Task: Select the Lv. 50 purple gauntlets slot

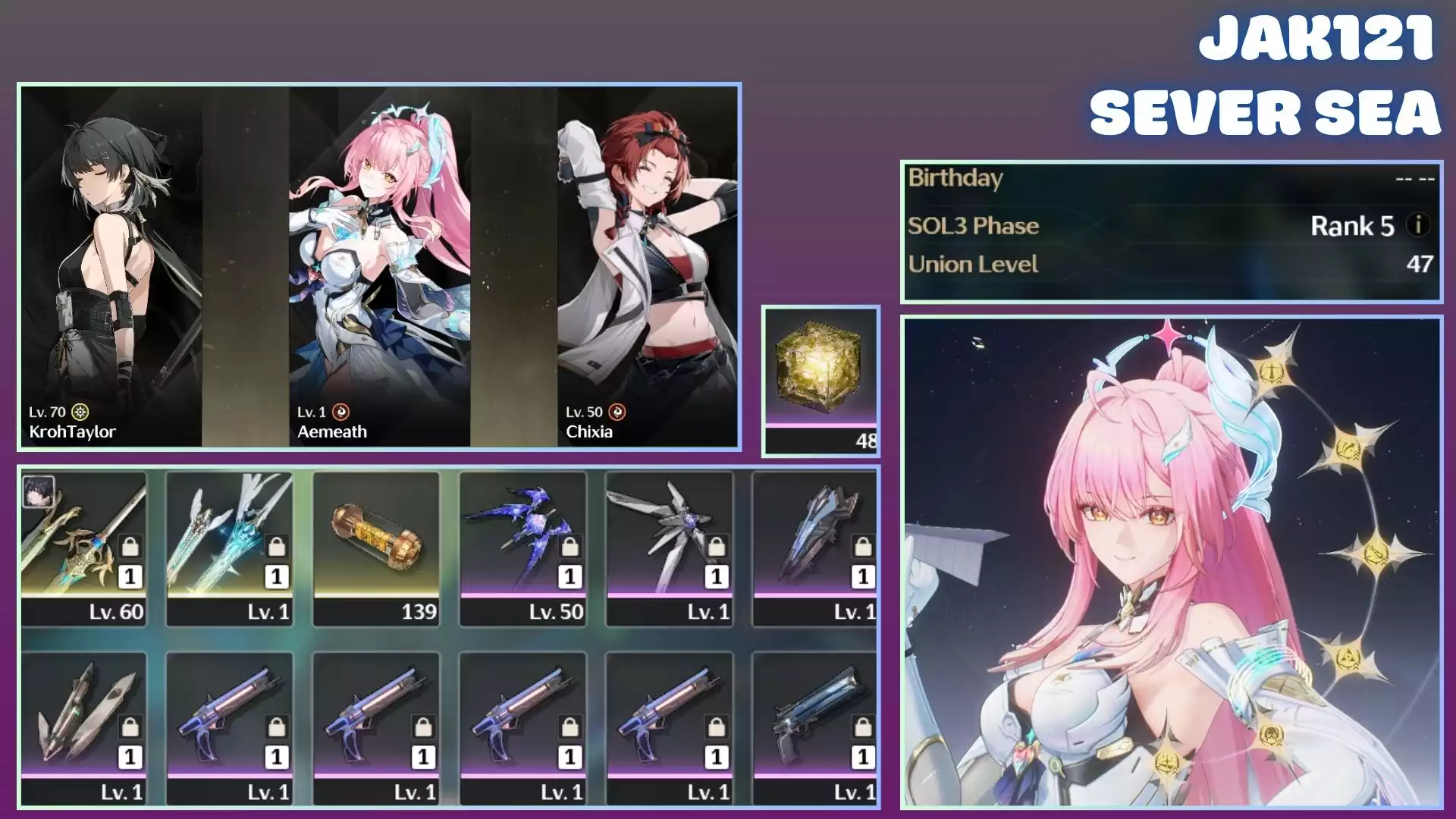Action: [522, 548]
